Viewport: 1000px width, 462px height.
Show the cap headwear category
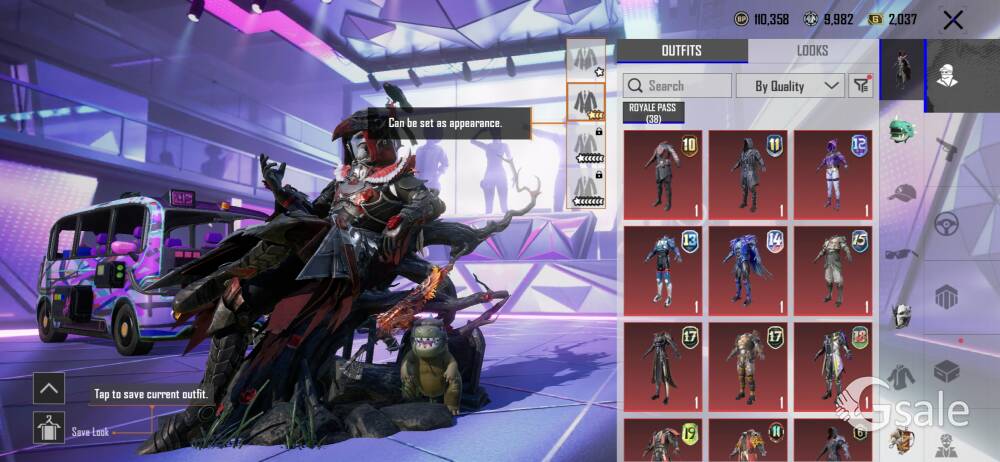click(902, 192)
